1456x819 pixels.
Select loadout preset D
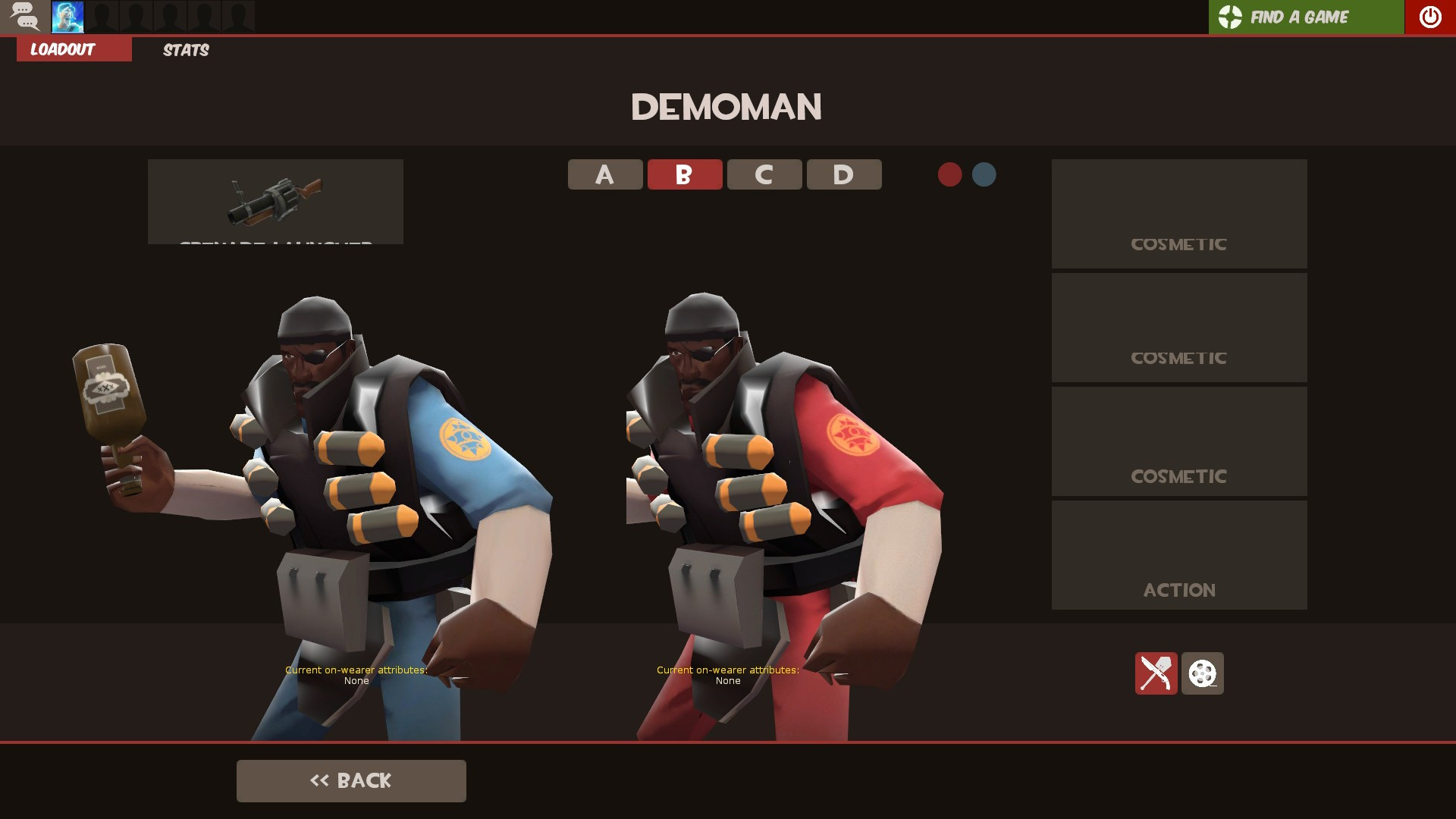tap(843, 174)
